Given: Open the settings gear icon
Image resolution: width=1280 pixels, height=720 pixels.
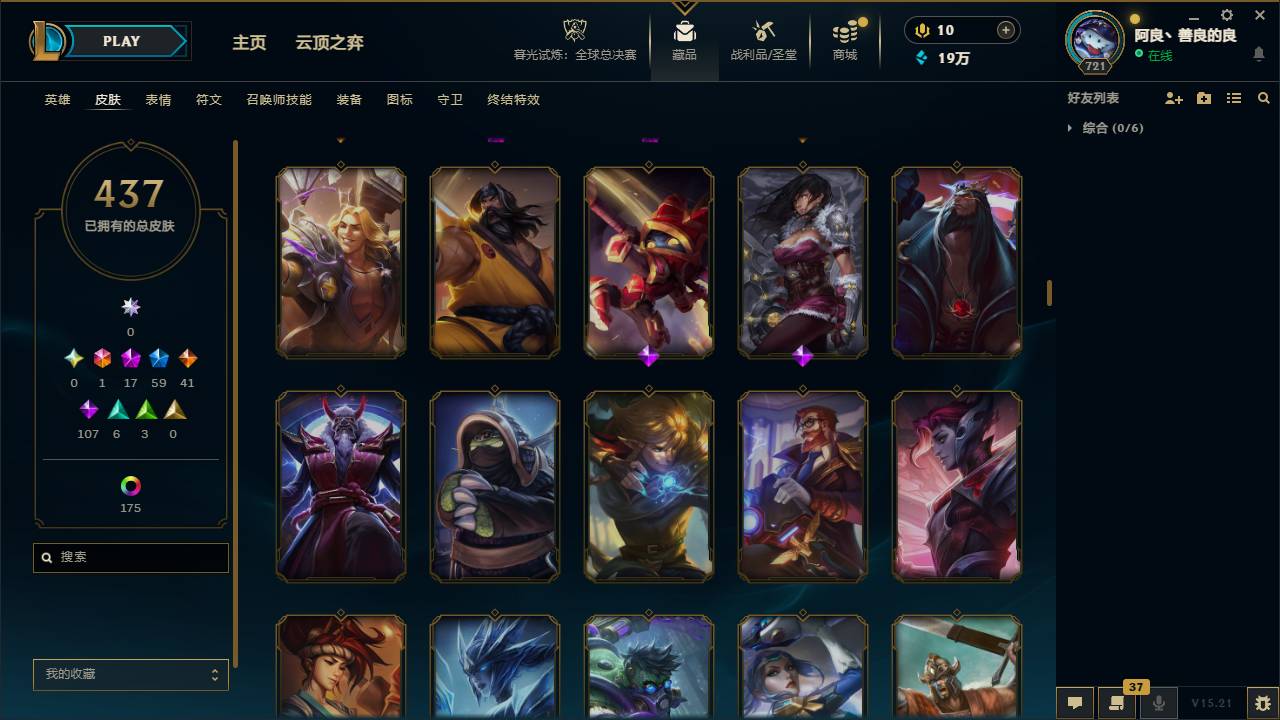Looking at the screenshot, I should 1225,16.
